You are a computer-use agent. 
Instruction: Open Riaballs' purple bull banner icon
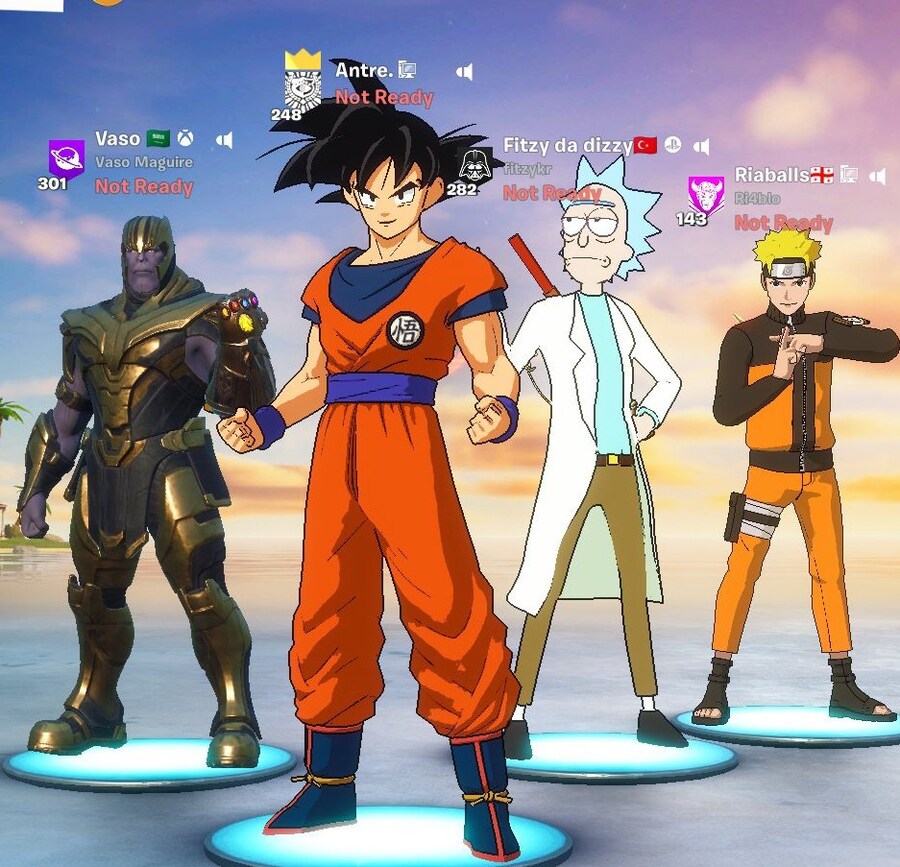point(706,193)
